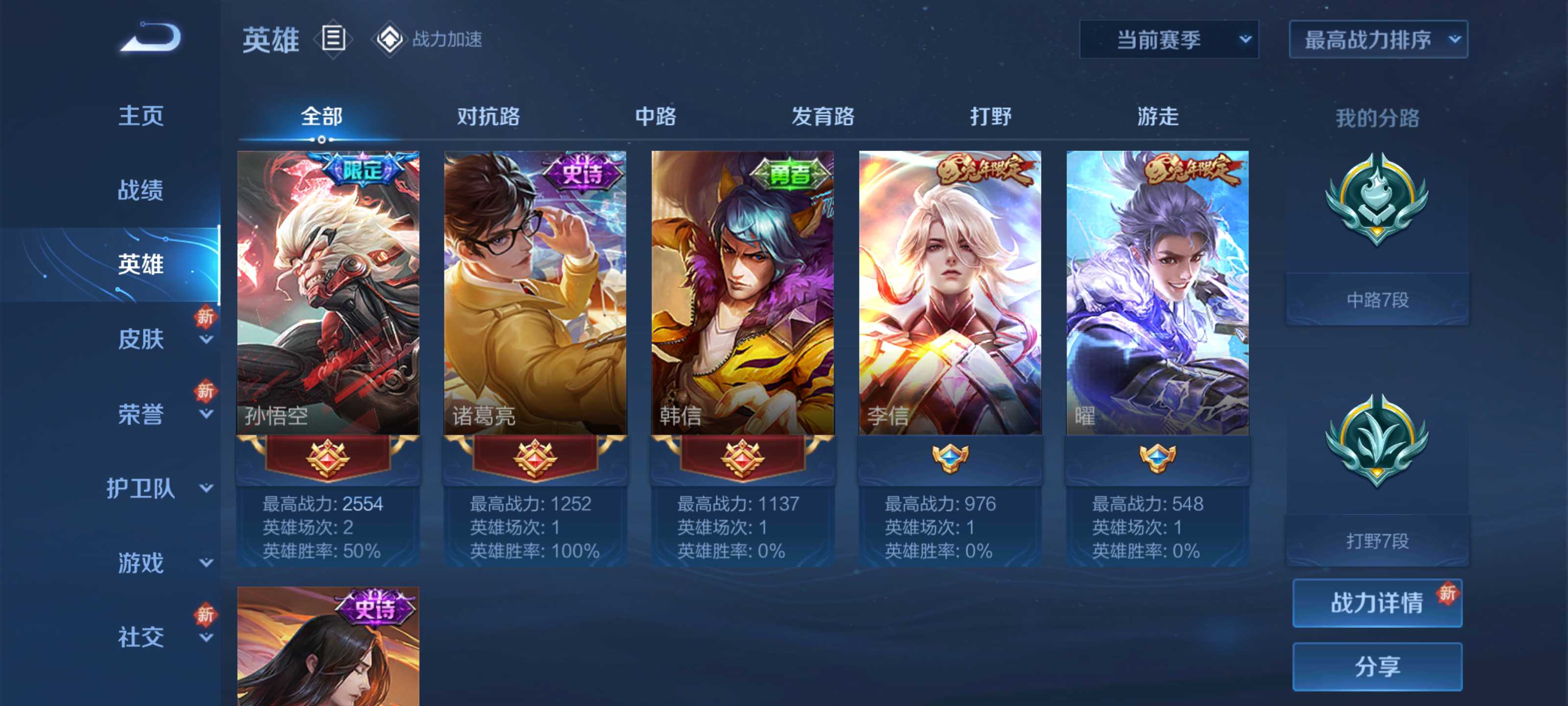Click the 分享 button

1377,666
